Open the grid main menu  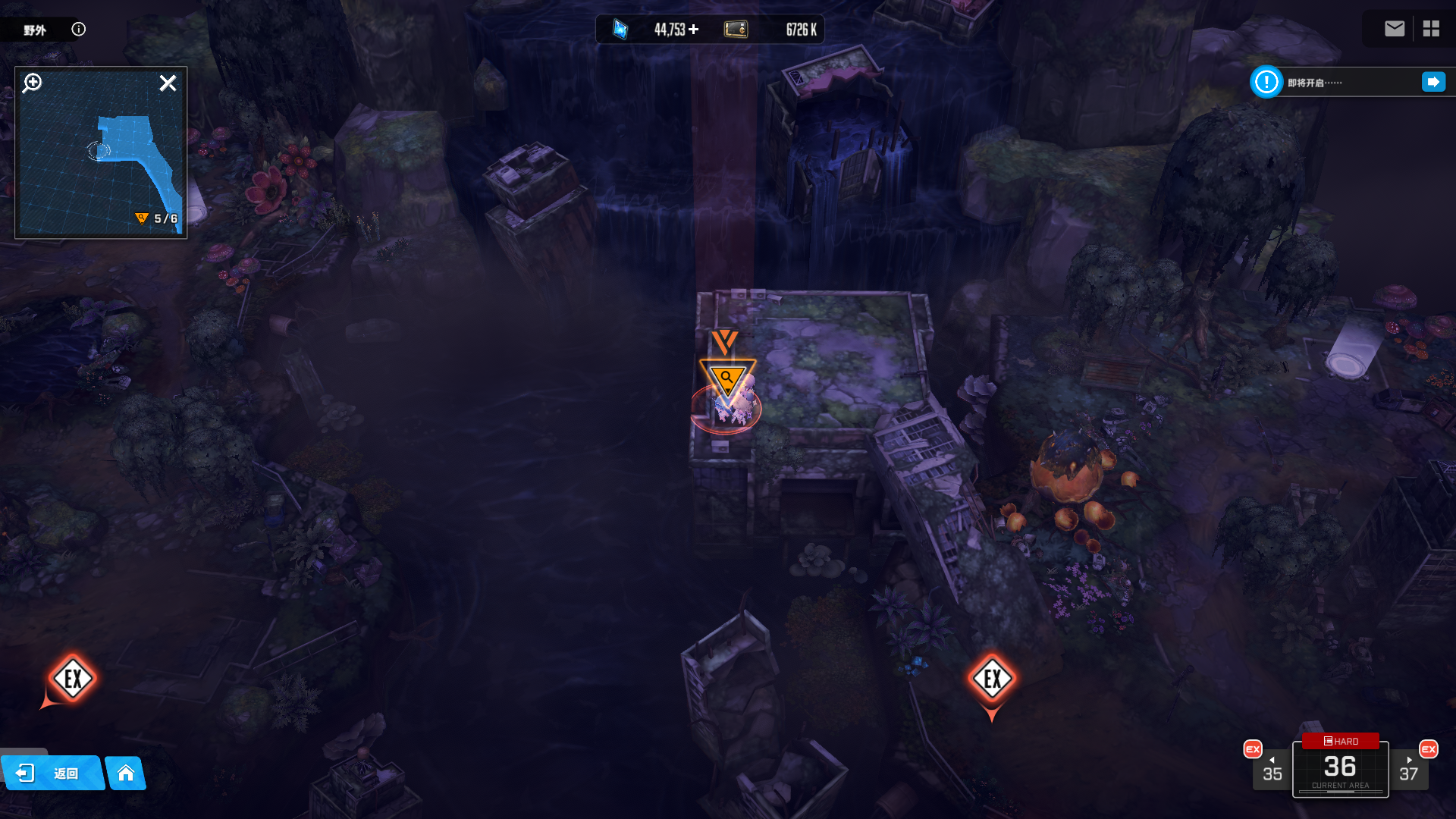tap(1431, 29)
